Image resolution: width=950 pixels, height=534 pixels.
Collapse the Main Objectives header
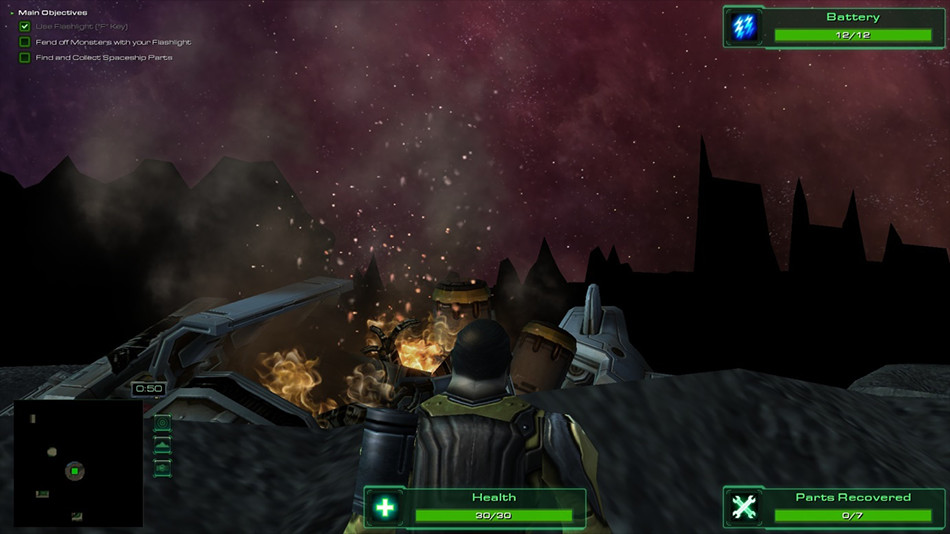[12, 13]
